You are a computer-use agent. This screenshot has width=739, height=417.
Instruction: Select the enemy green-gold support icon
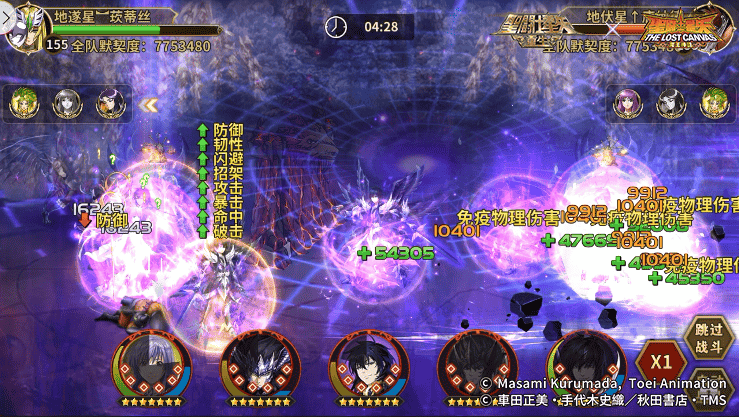coord(714,103)
